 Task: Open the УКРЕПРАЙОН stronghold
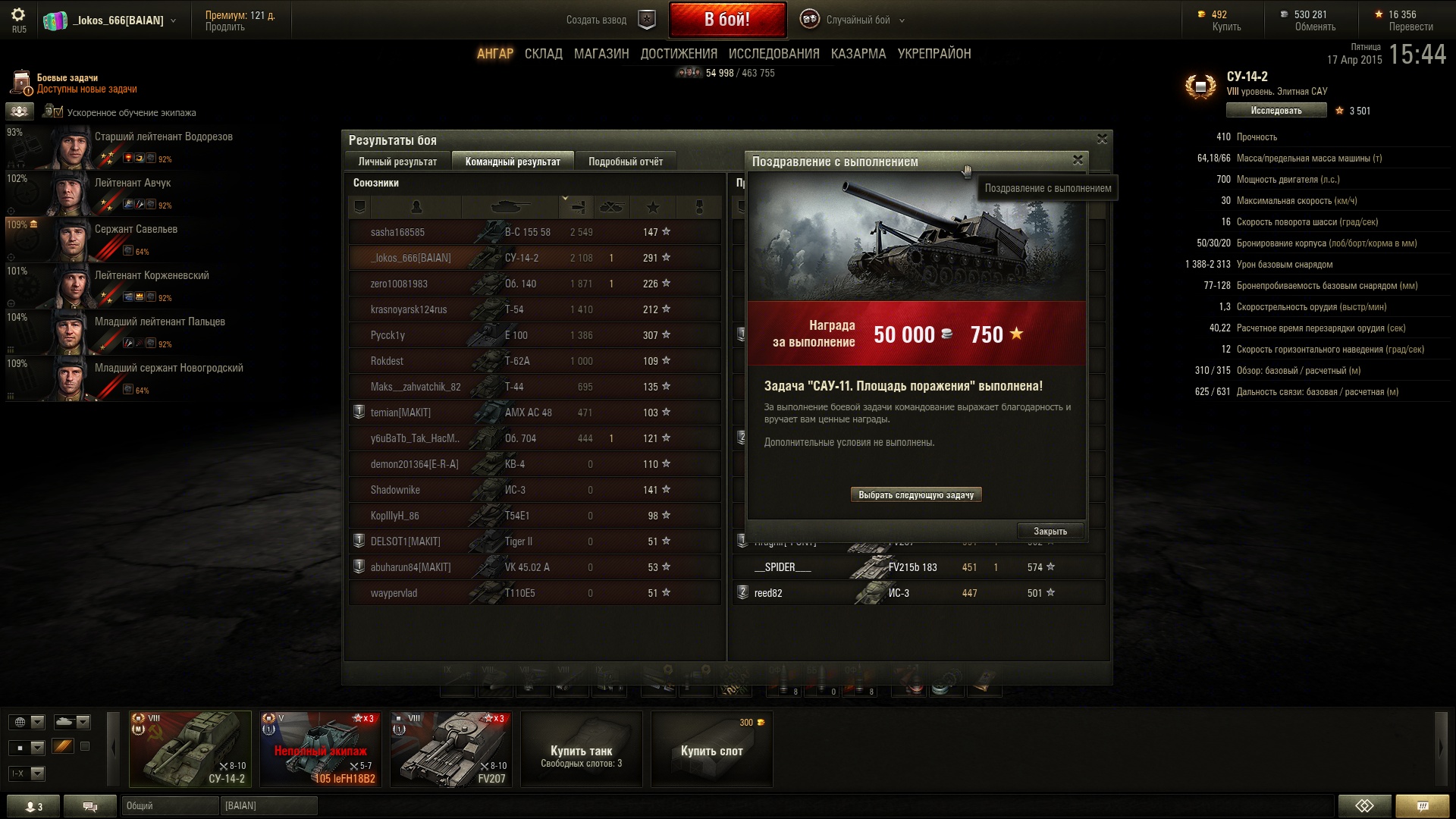[x=934, y=54]
